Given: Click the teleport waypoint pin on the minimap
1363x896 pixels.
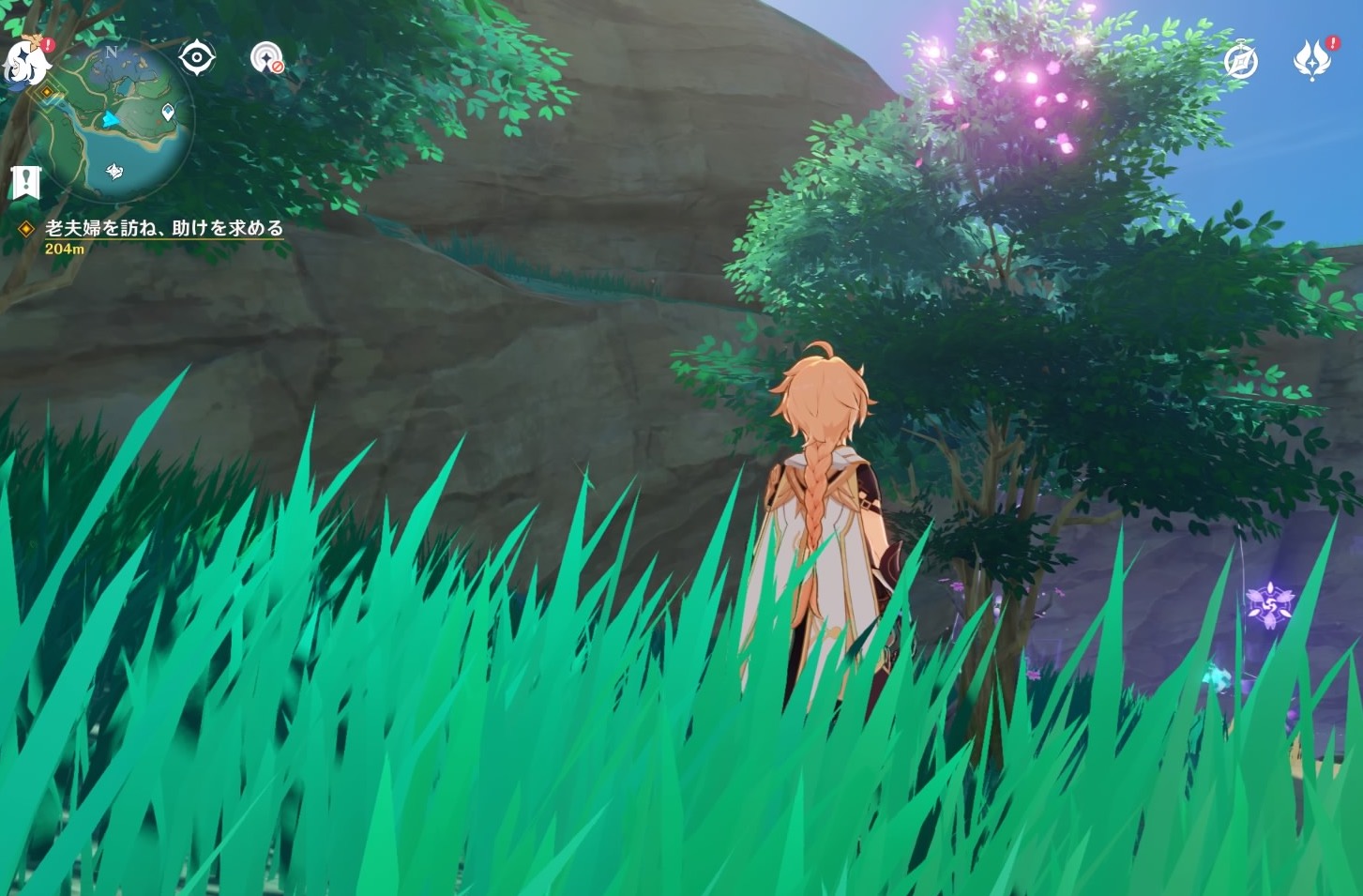Looking at the screenshot, I should [x=168, y=111].
